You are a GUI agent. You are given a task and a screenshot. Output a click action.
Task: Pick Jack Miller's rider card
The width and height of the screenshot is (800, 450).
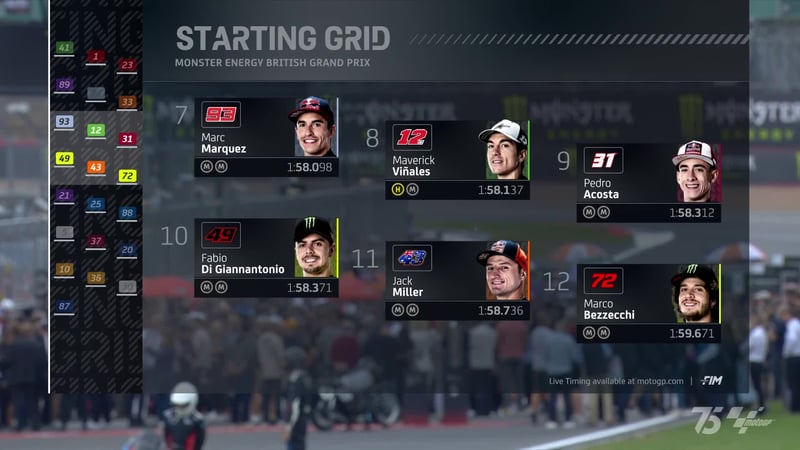(457, 280)
